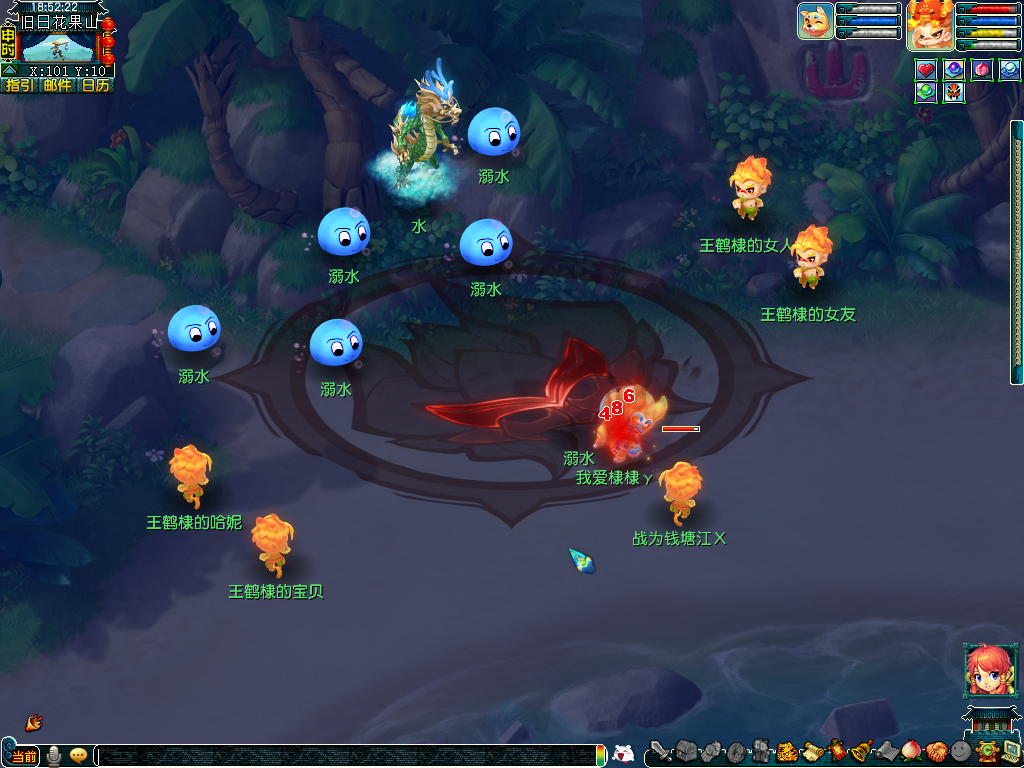The image size is (1024, 768).
Task: Select the orange dog pet portrait
Action: 815,21
